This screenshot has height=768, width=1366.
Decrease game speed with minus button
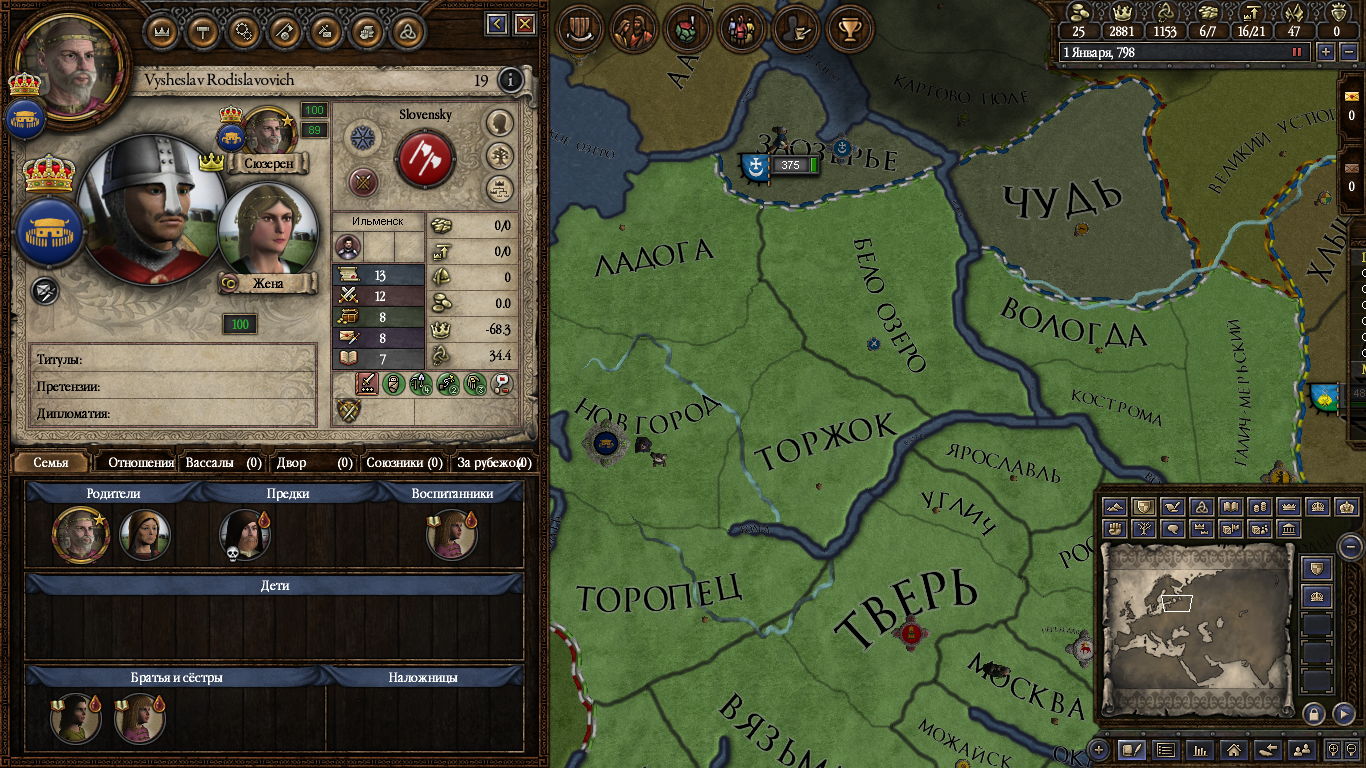1346,52
